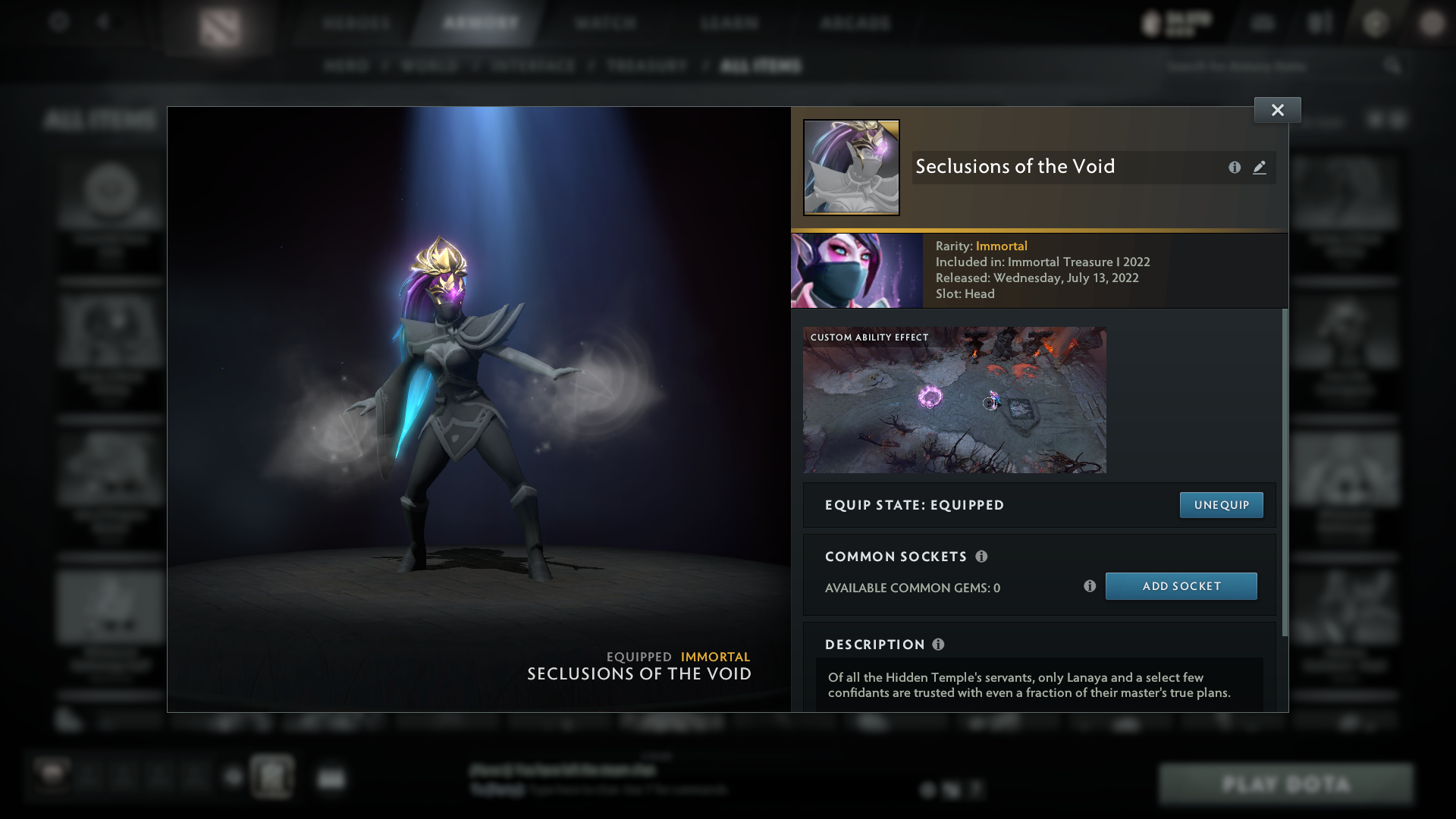Click the rename pencil icon next to item name
The width and height of the screenshot is (1456, 819).
coord(1259,168)
